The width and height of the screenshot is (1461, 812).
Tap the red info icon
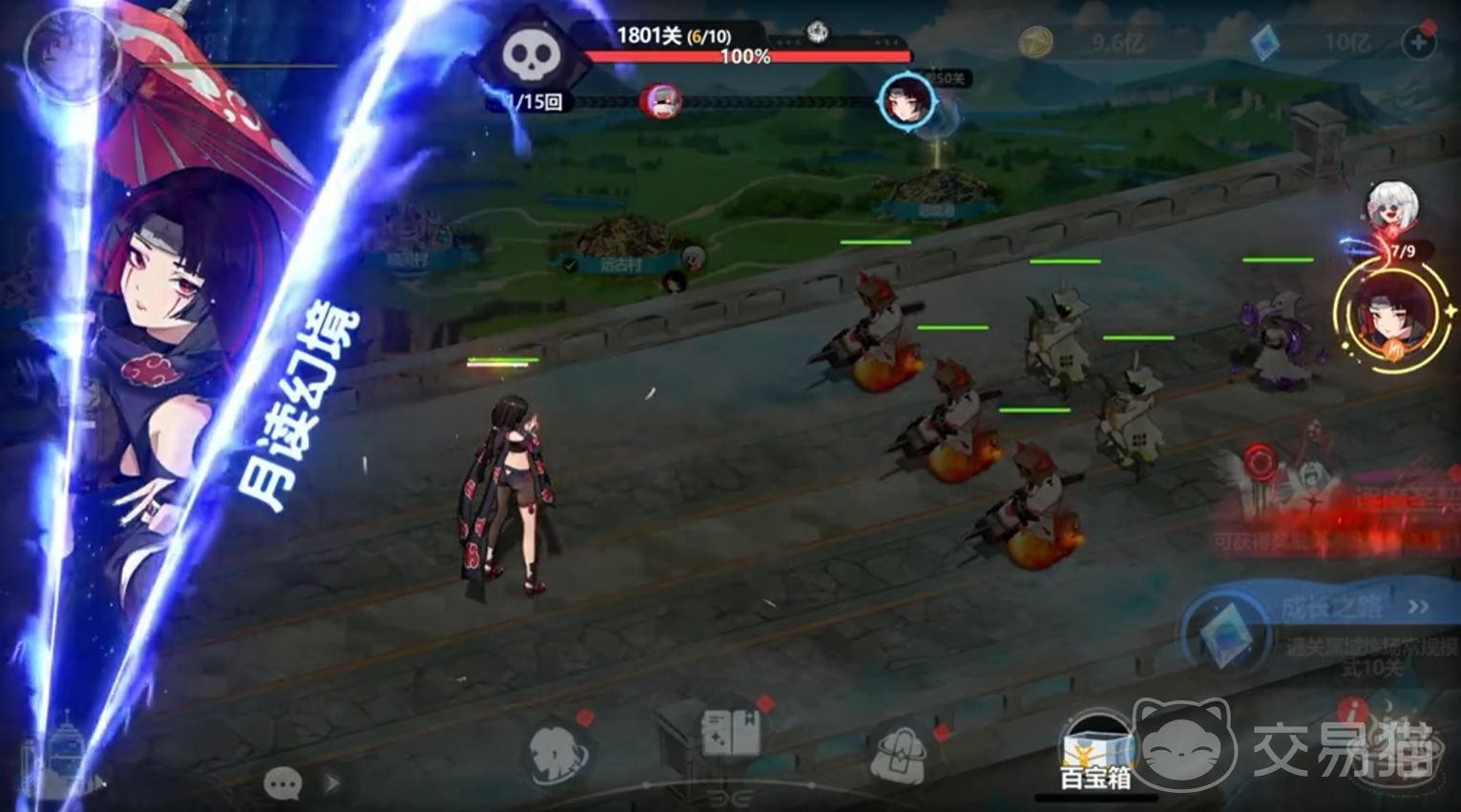tap(1352, 711)
